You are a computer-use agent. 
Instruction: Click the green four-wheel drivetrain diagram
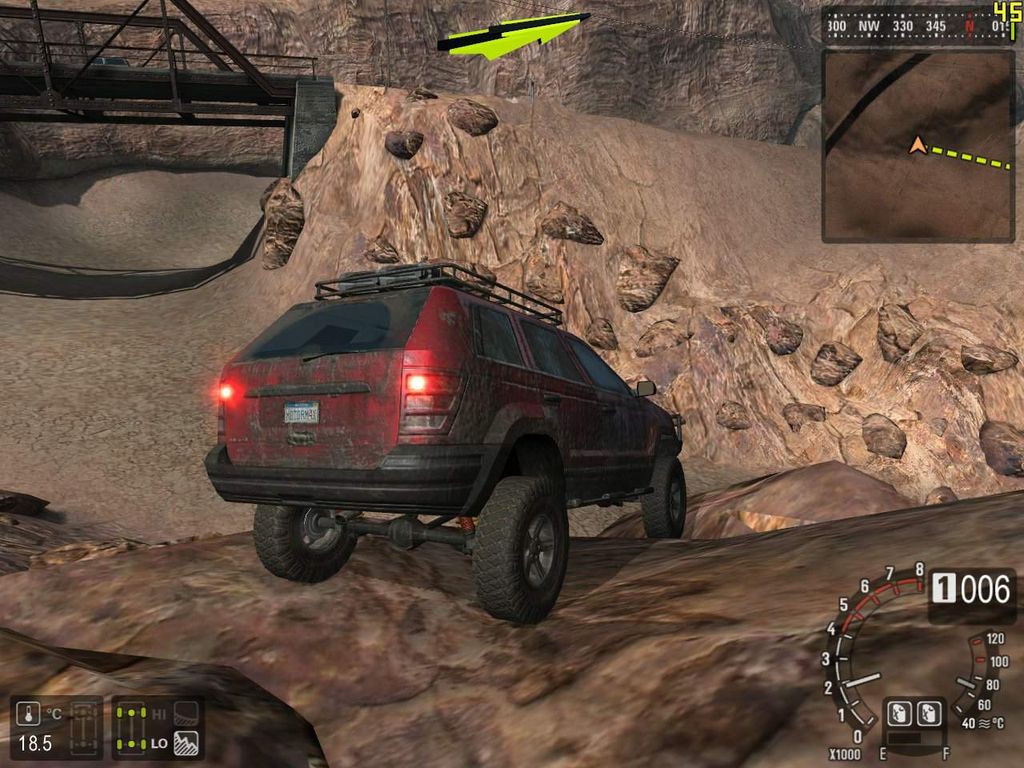[132, 728]
